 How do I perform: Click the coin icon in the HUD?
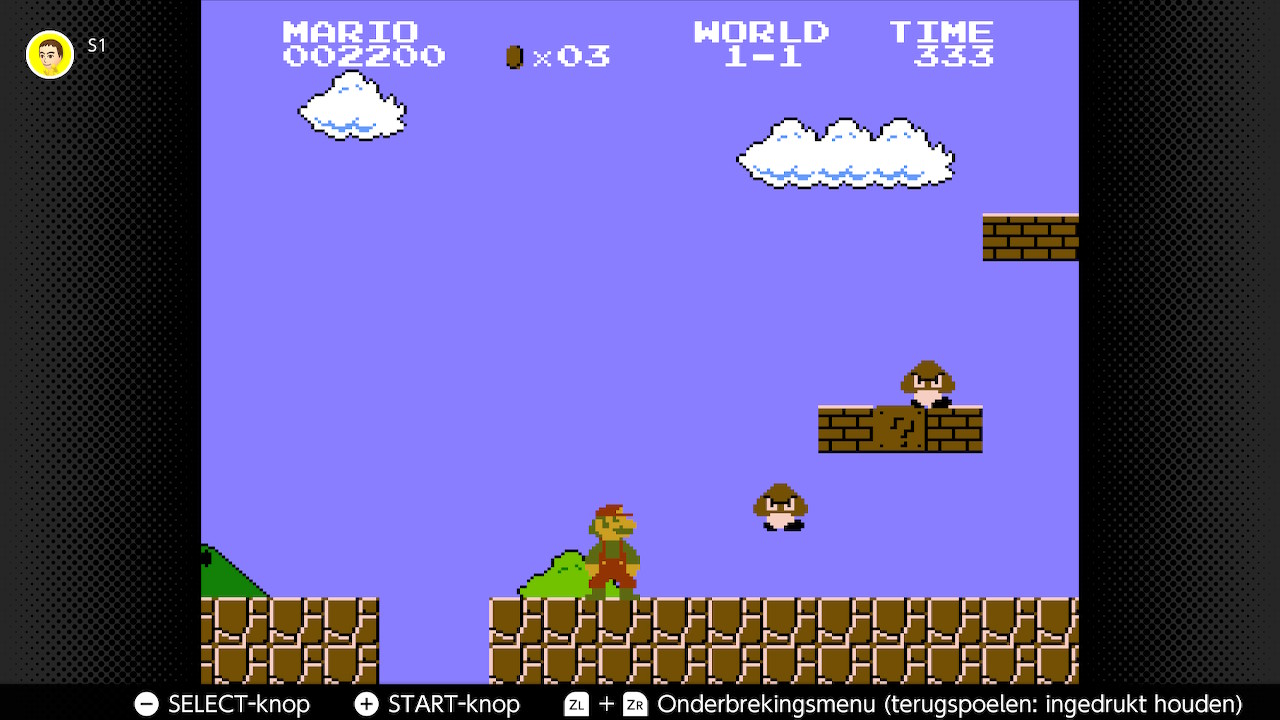click(513, 56)
